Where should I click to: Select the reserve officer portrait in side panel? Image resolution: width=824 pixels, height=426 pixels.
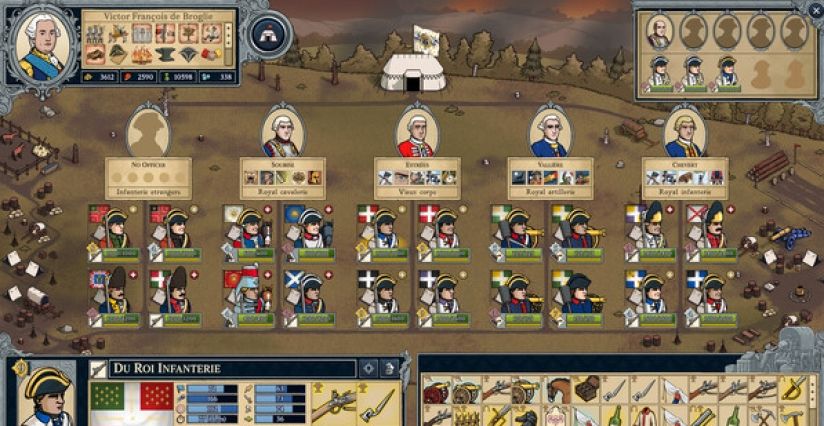click(659, 32)
